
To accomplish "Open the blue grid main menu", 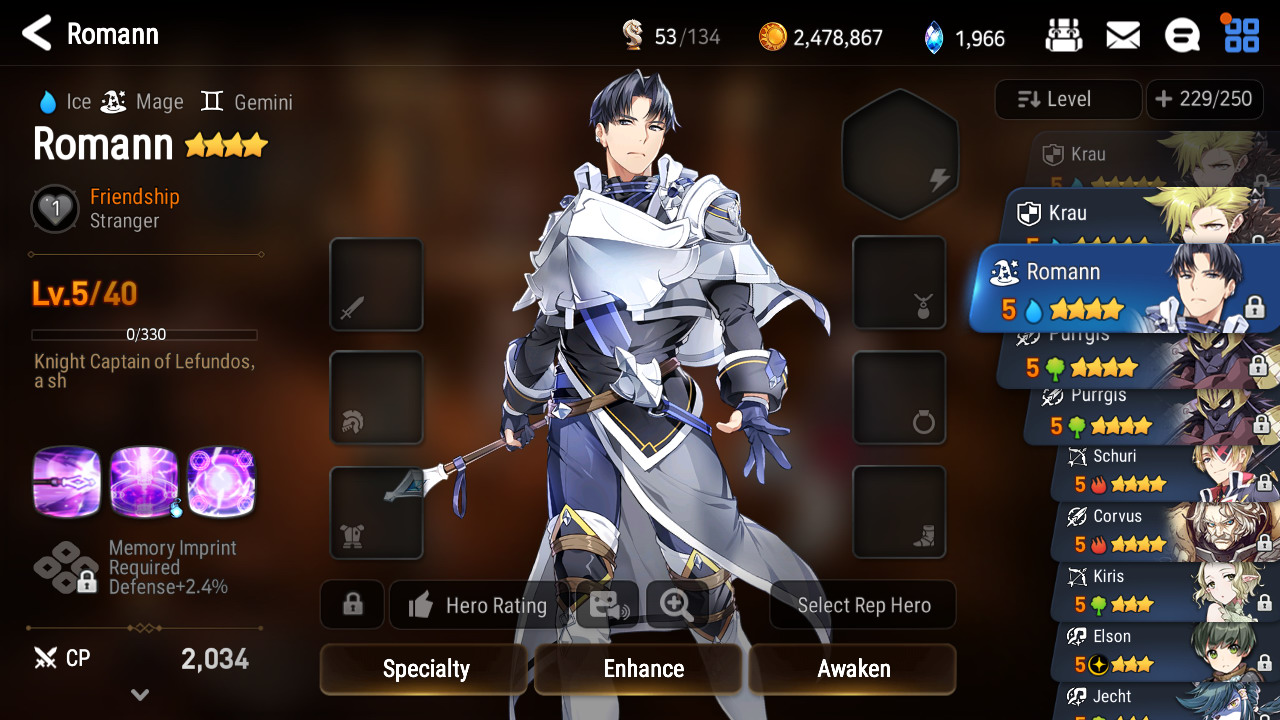I will [x=1242, y=35].
